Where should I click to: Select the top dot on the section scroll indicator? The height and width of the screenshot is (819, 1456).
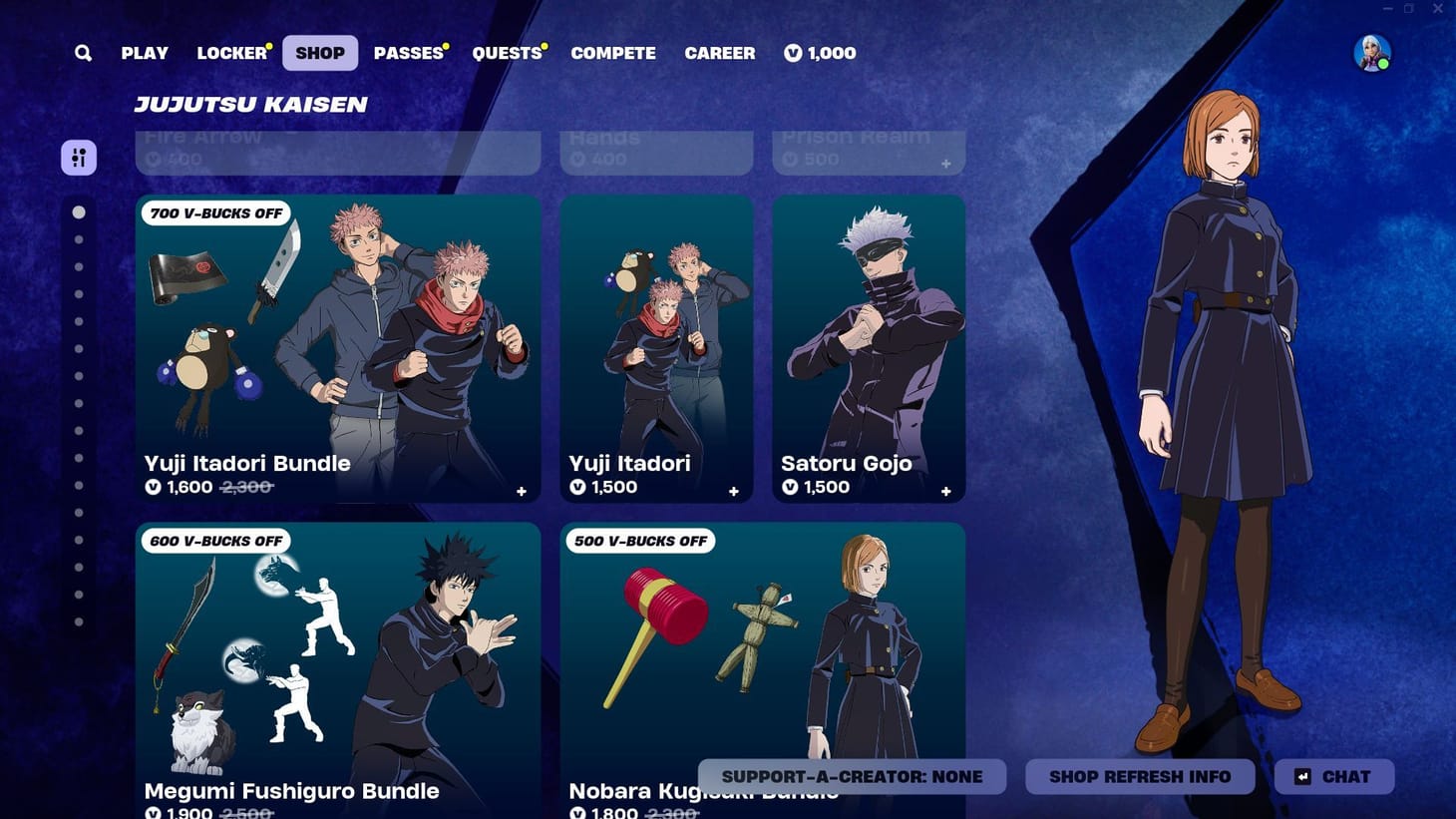[80, 211]
